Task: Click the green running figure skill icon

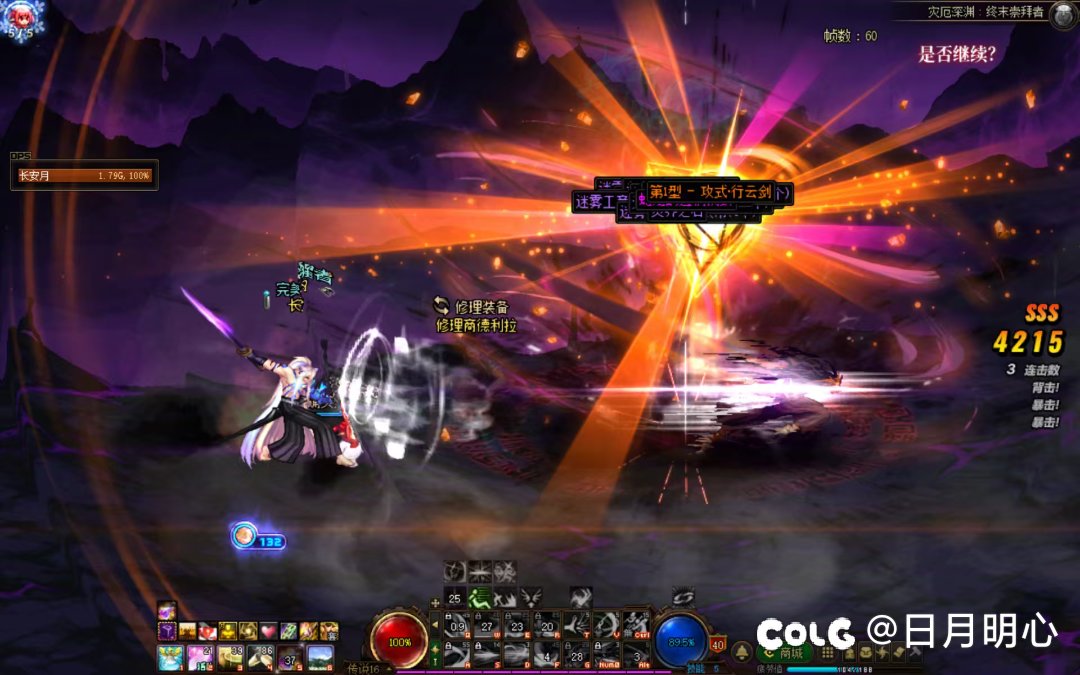Action: (481, 597)
